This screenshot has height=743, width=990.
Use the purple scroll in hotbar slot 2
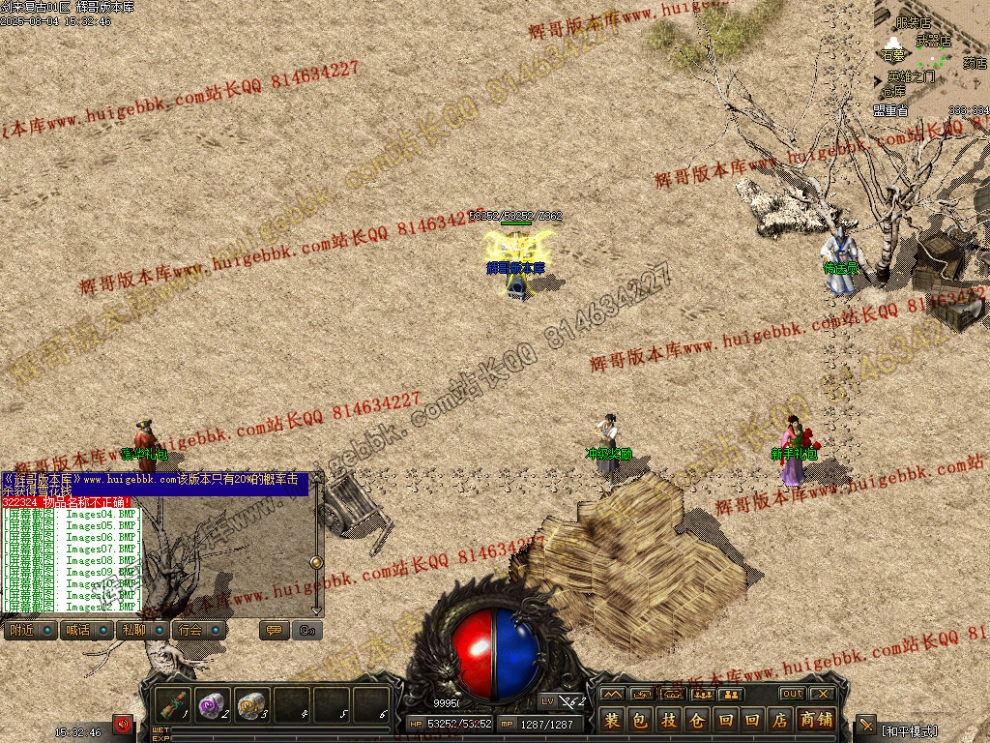point(214,704)
